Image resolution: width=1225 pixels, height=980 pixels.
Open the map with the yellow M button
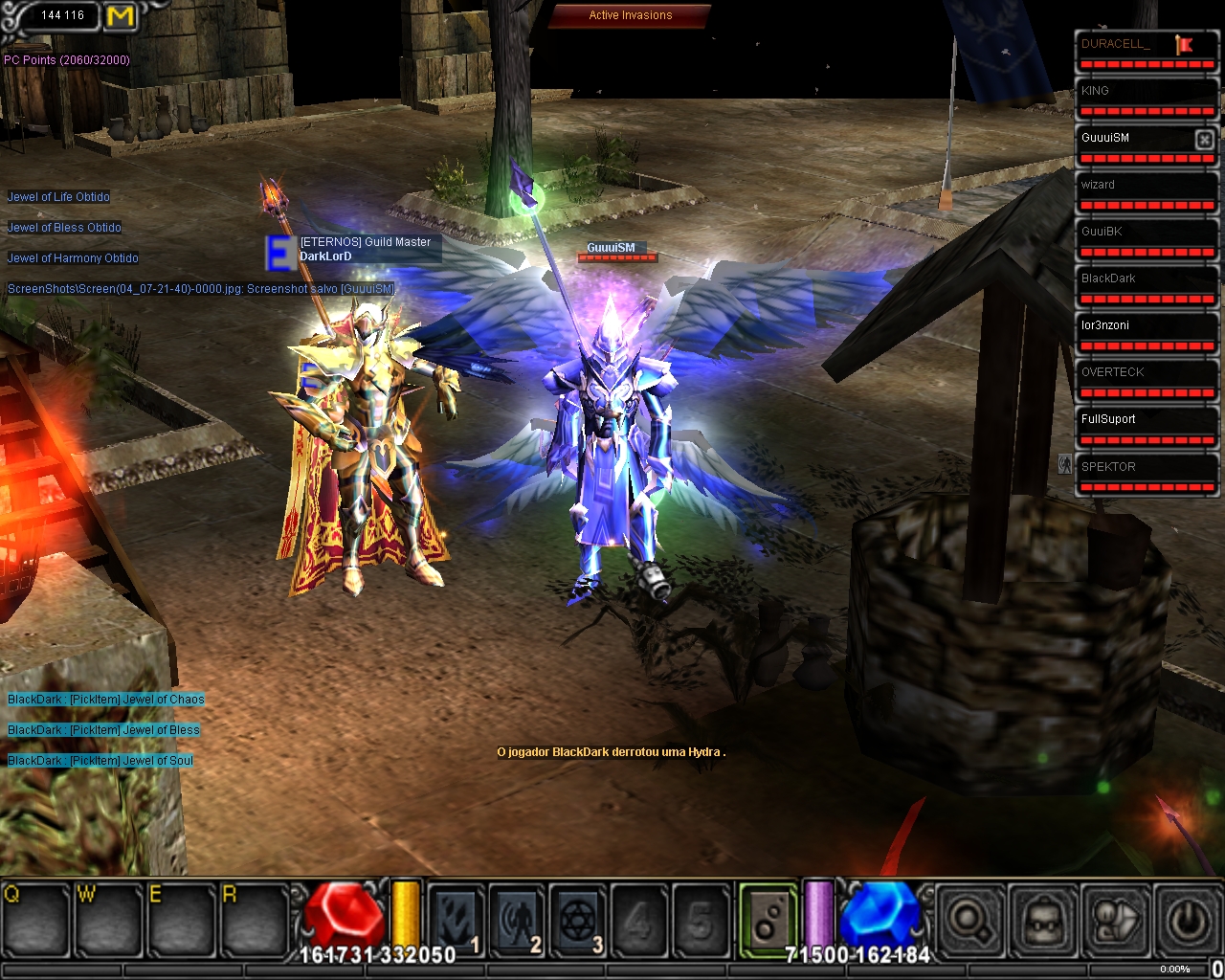[x=121, y=16]
